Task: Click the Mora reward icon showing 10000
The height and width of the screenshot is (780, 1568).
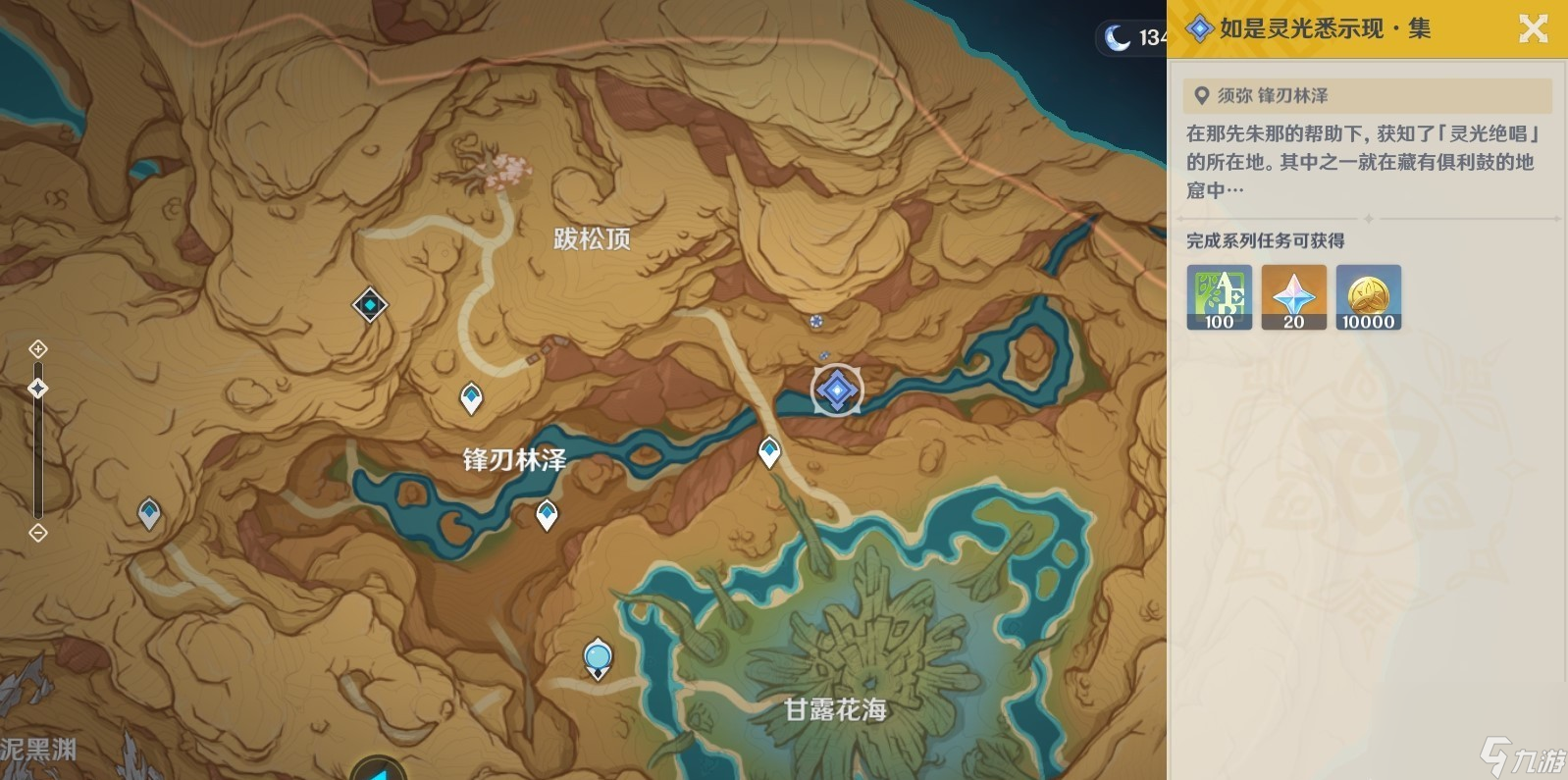Action: point(1368,298)
